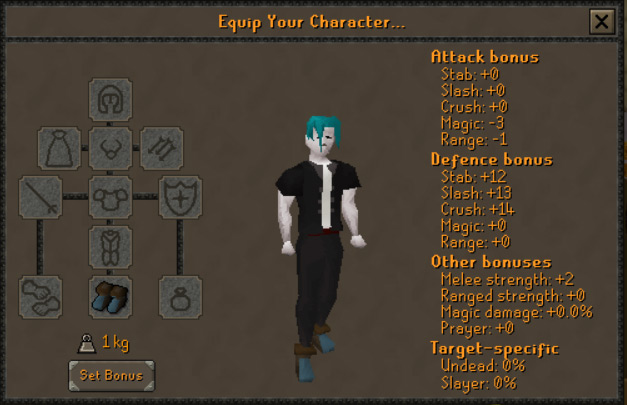Click the empty gloves slot
Screen dimensions: 627x405
(x=40, y=296)
